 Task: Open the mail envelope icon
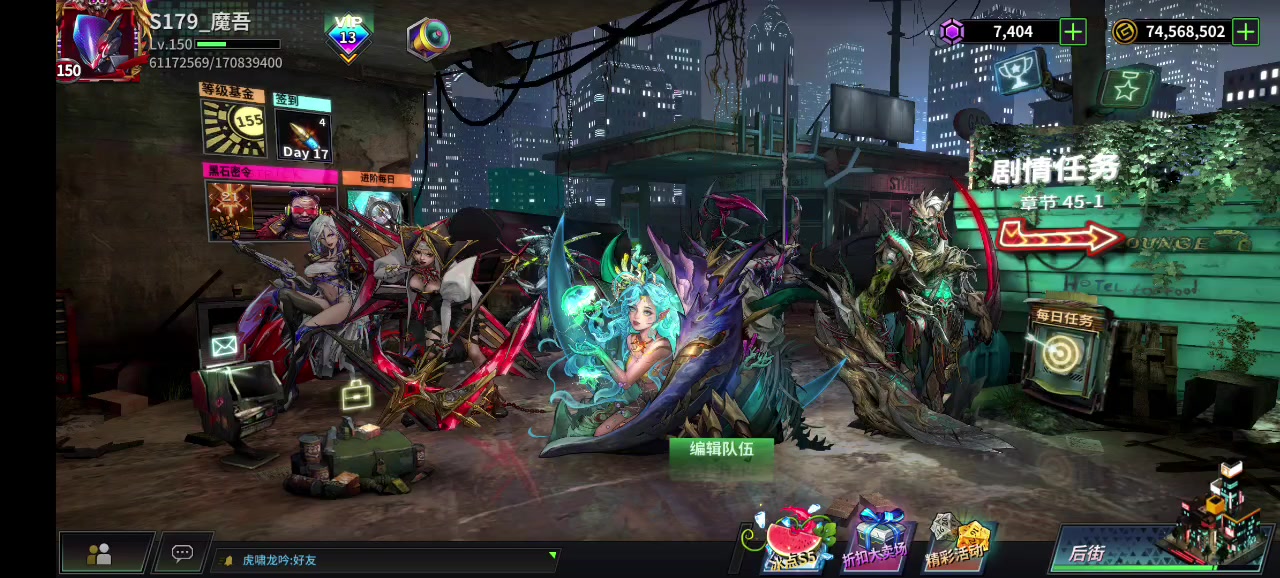pyautogui.click(x=225, y=347)
